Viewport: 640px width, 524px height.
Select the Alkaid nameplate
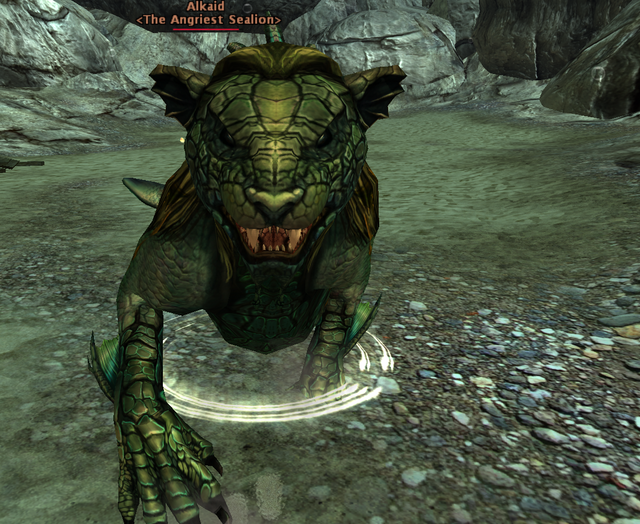[208, 7]
